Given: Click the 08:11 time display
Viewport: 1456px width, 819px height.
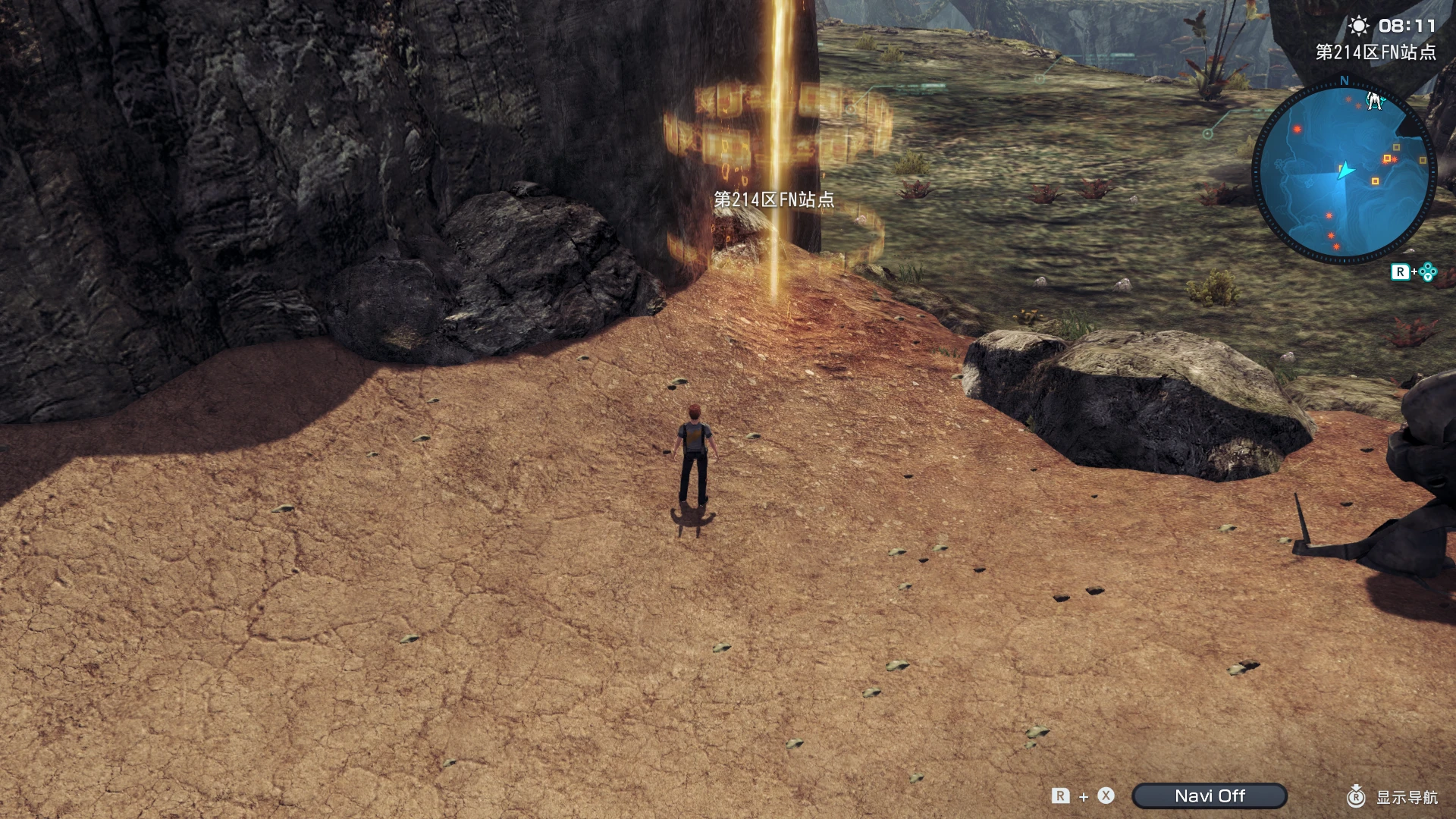Looking at the screenshot, I should (1407, 25).
